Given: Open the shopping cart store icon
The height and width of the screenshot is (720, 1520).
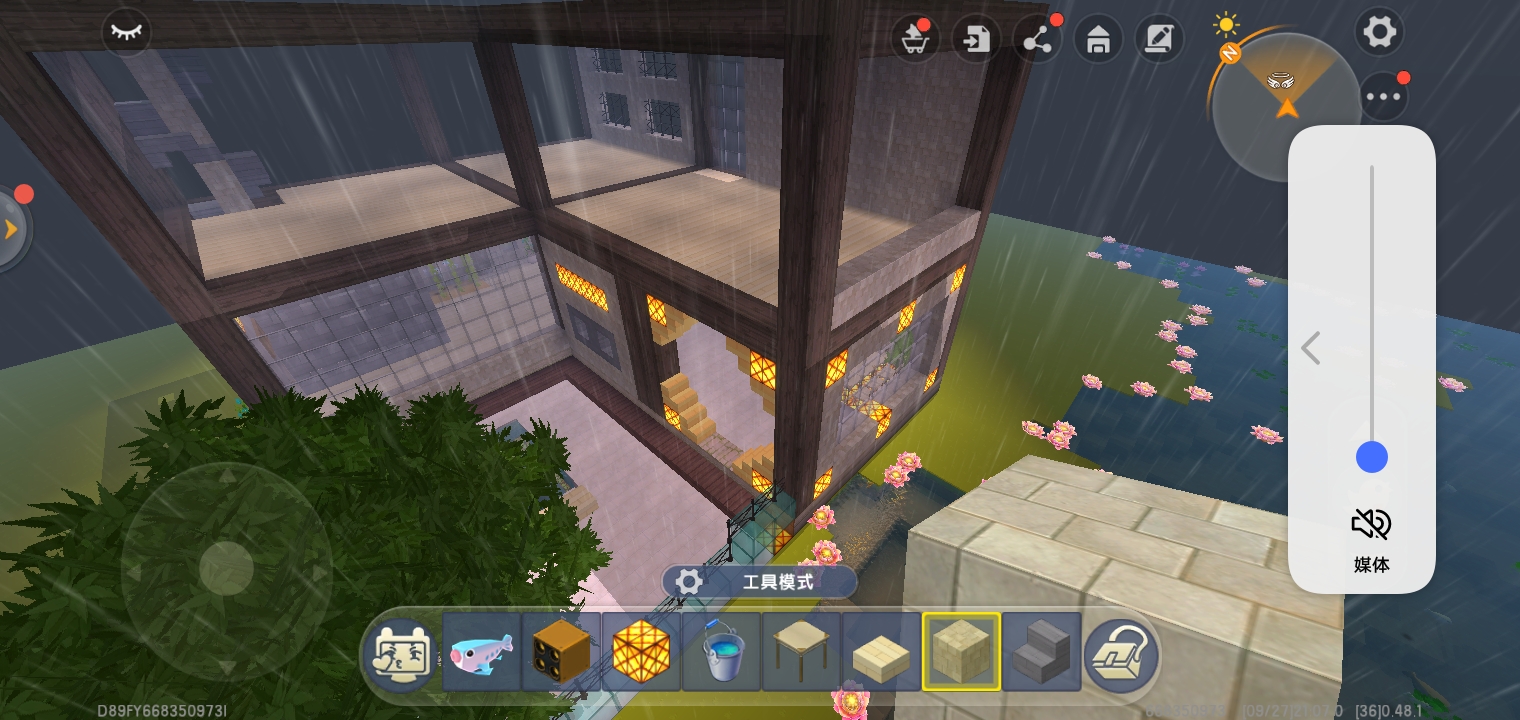Looking at the screenshot, I should [x=913, y=41].
